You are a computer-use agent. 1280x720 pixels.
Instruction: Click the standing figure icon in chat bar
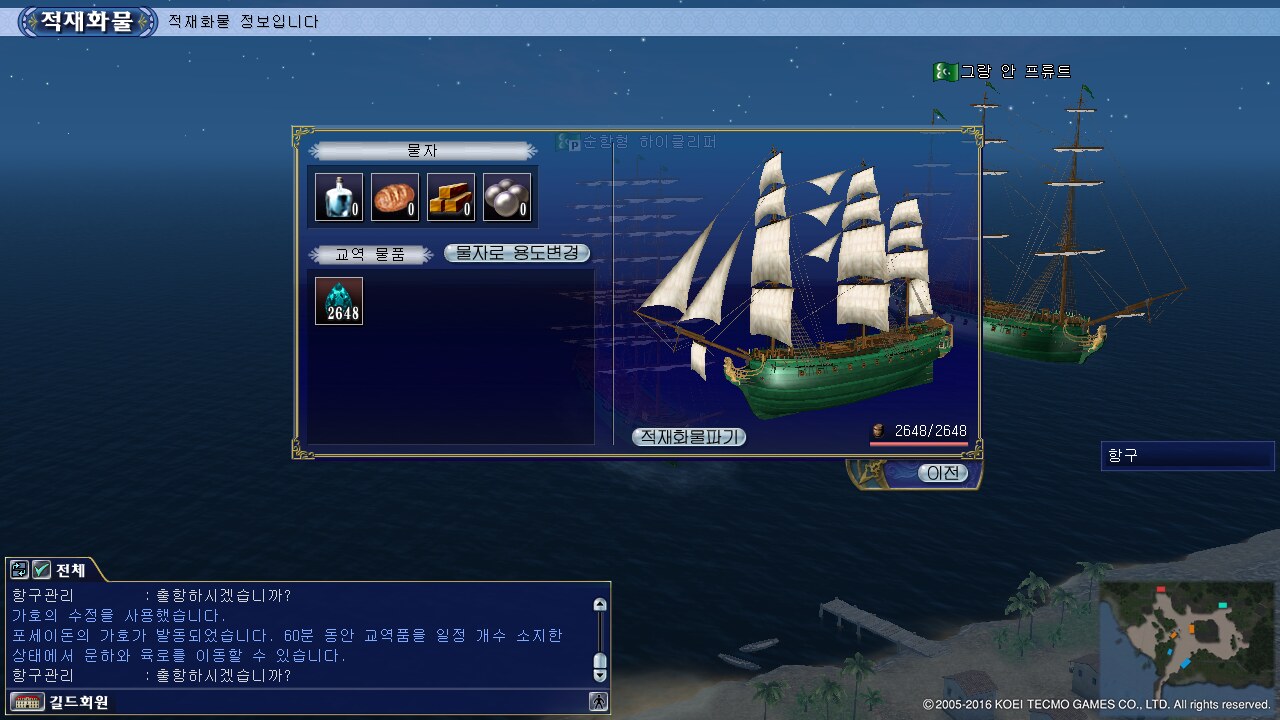(599, 702)
